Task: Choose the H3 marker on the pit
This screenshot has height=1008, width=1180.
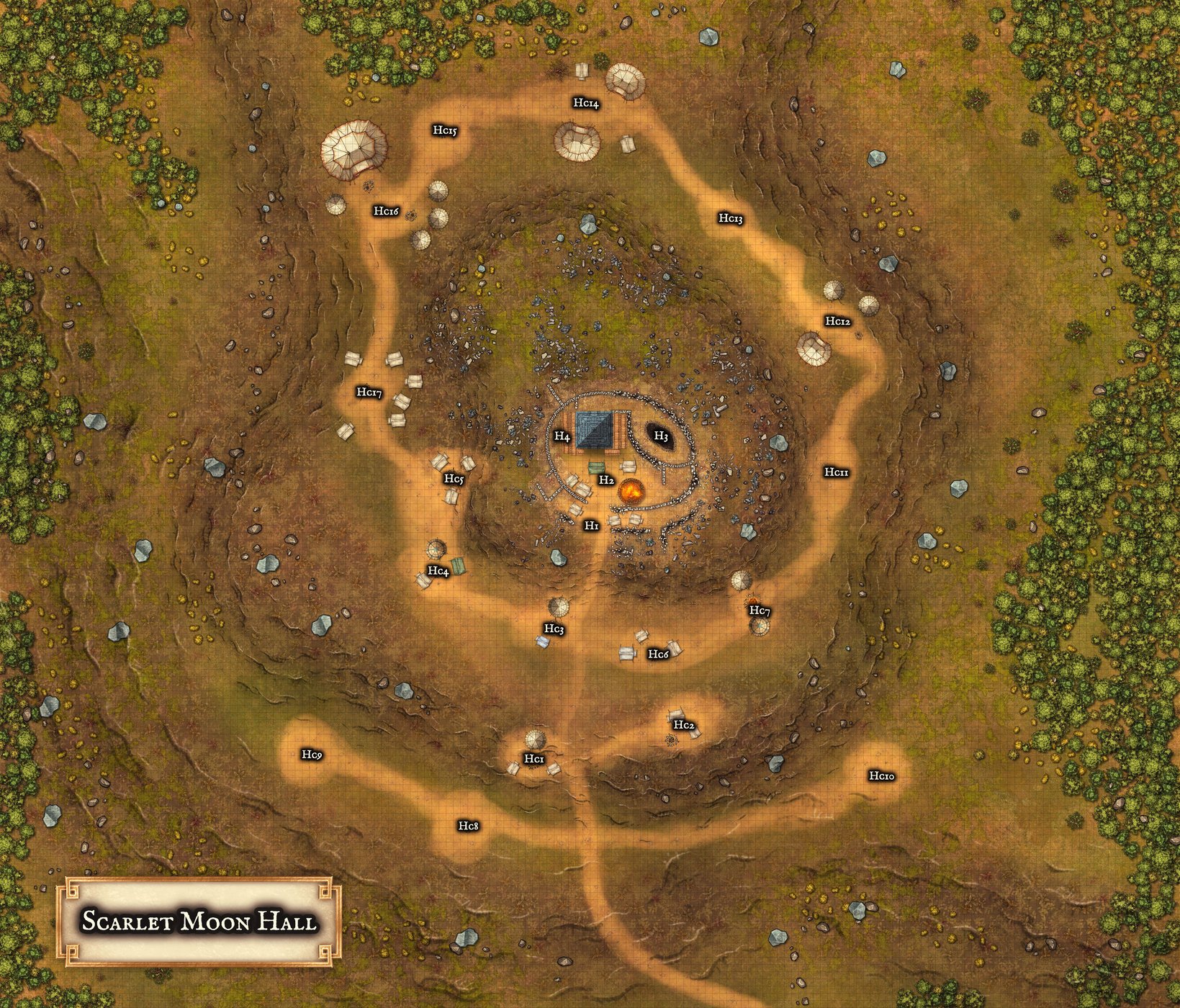Action: pyautogui.click(x=661, y=436)
